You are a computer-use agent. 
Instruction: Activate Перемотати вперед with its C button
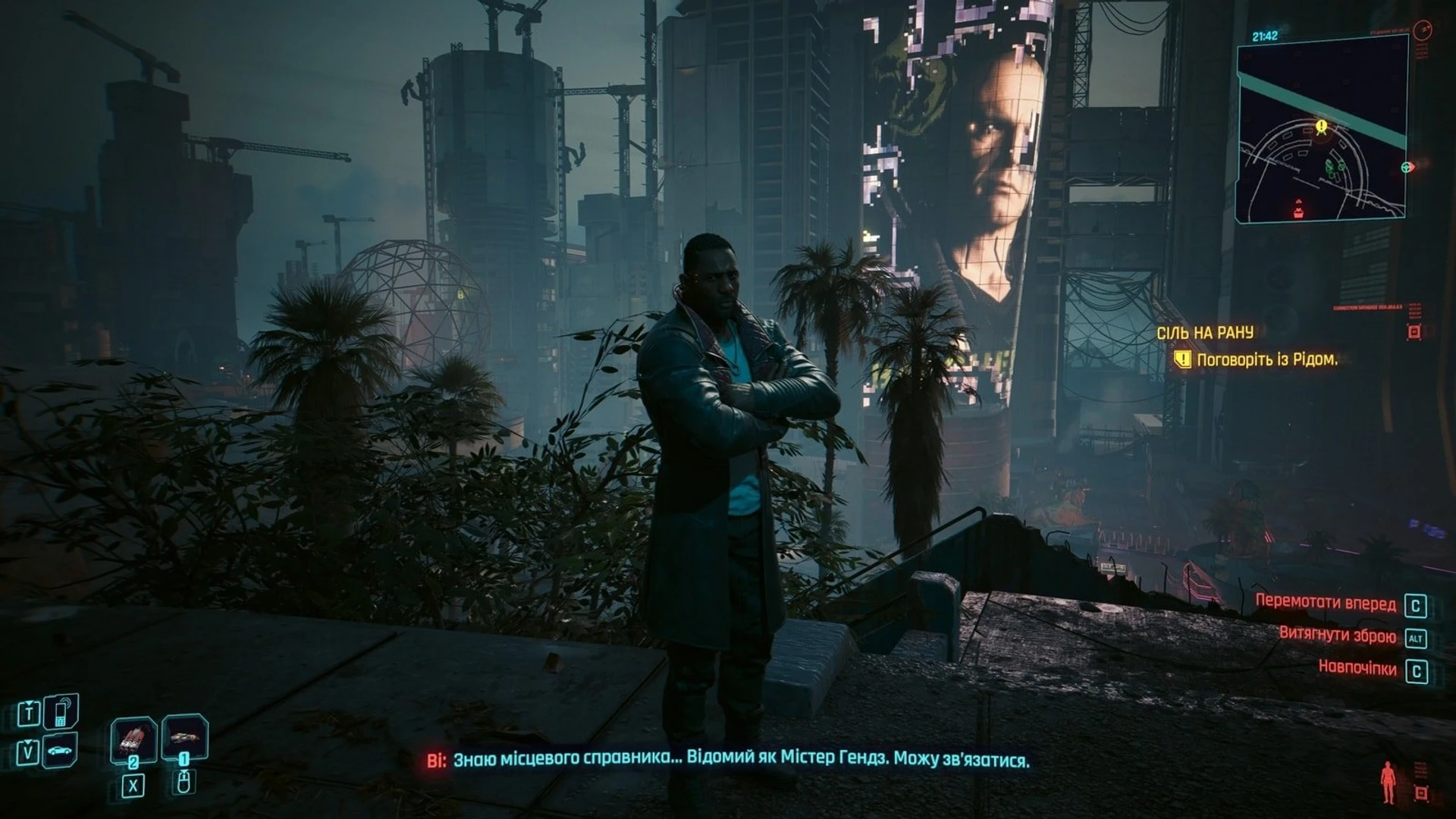1416,605
